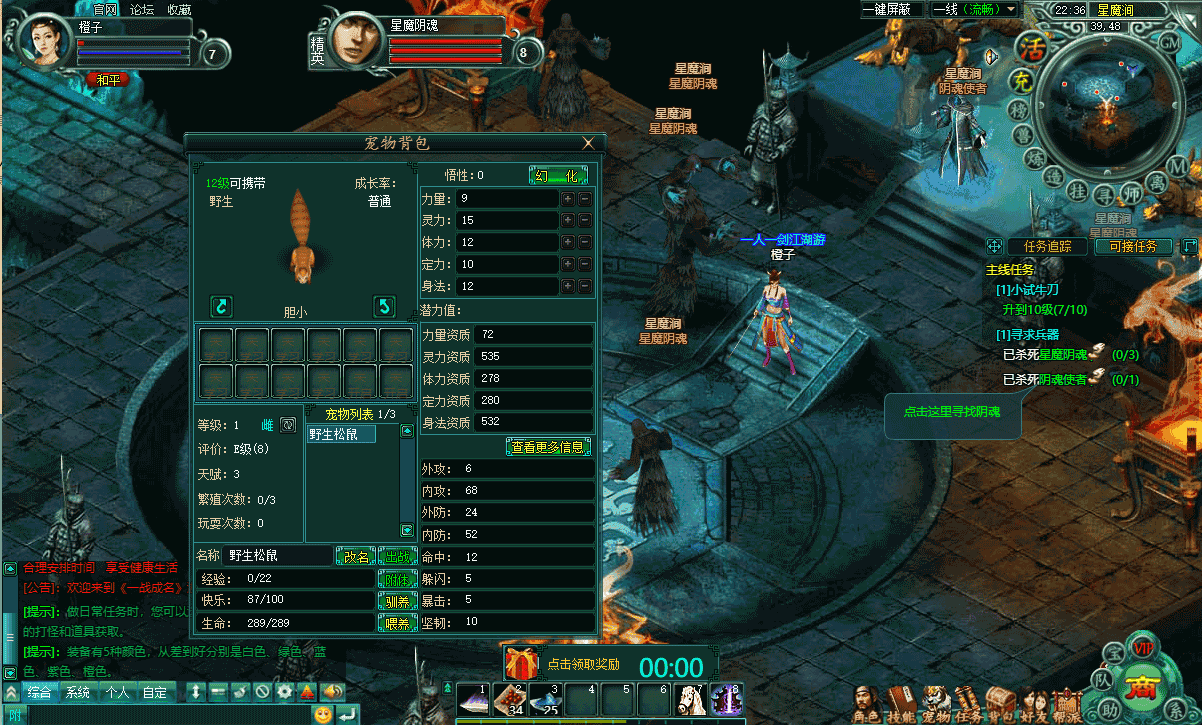The image size is (1202, 725).
Task: Rename the pet with 改名 button
Action: (356, 556)
